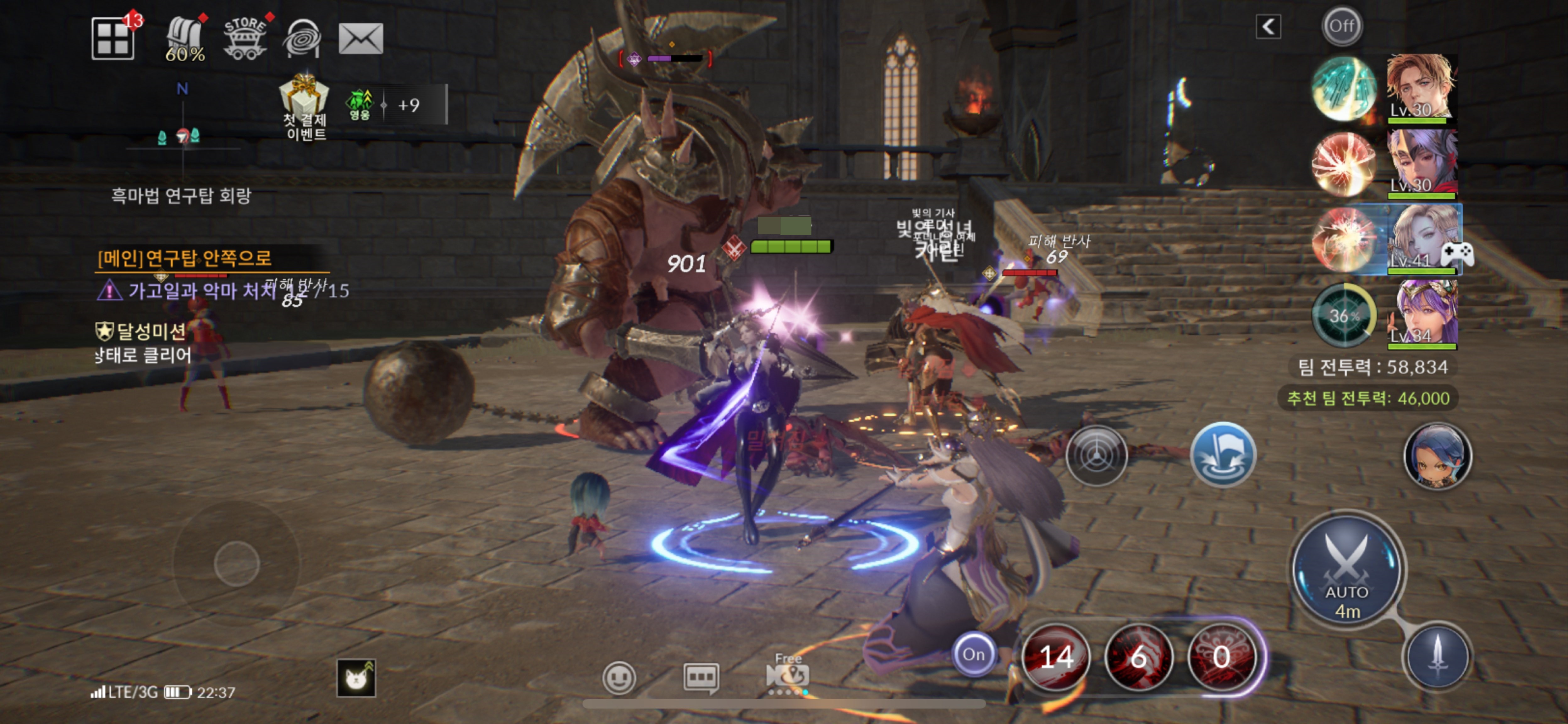Open the STORE cart
The height and width of the screenshot is (724, 1568).
(x=245, y=39)
